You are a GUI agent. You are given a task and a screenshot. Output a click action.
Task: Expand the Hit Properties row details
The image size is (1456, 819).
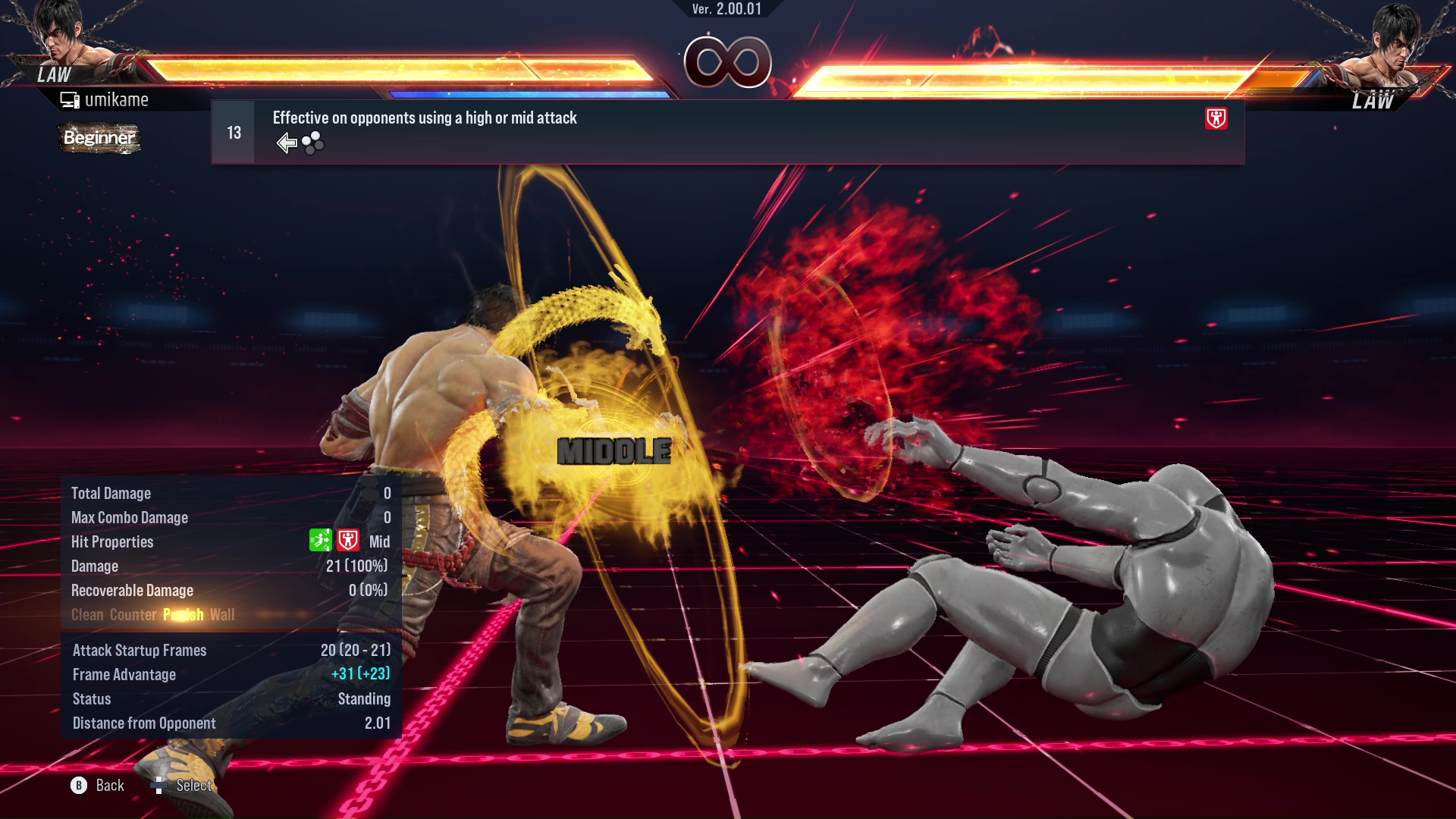pos(112,541)
